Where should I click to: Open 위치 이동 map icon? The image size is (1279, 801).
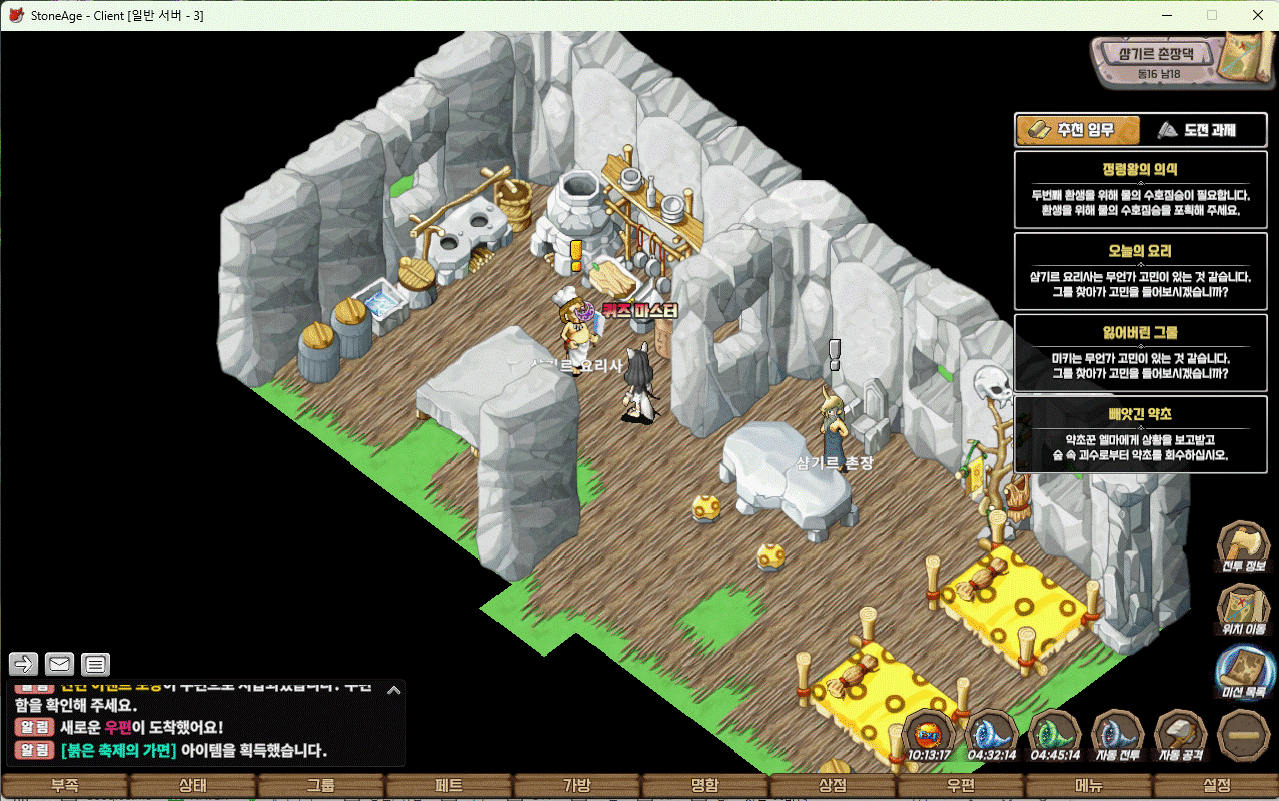coord(1243,608)
